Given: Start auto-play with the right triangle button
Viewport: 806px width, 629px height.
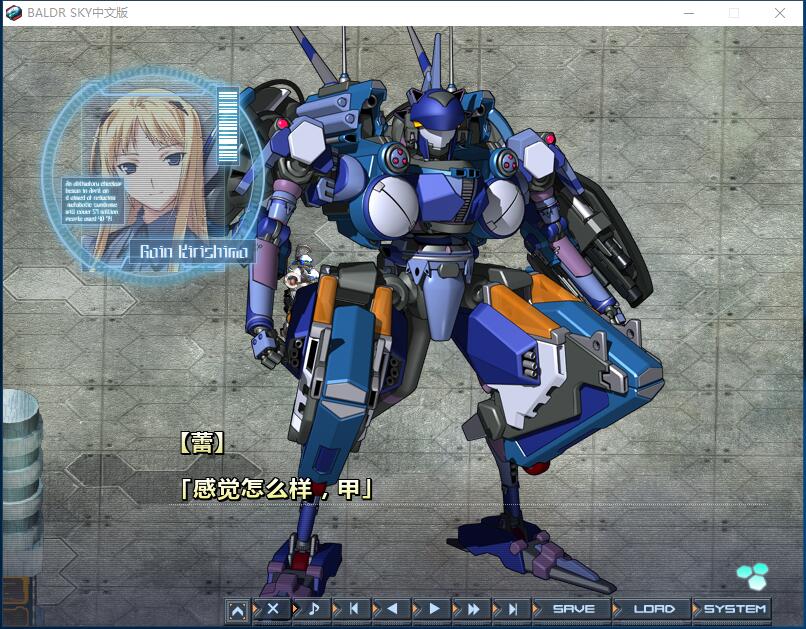Looking at the screenshot, I should coord(433,608).
